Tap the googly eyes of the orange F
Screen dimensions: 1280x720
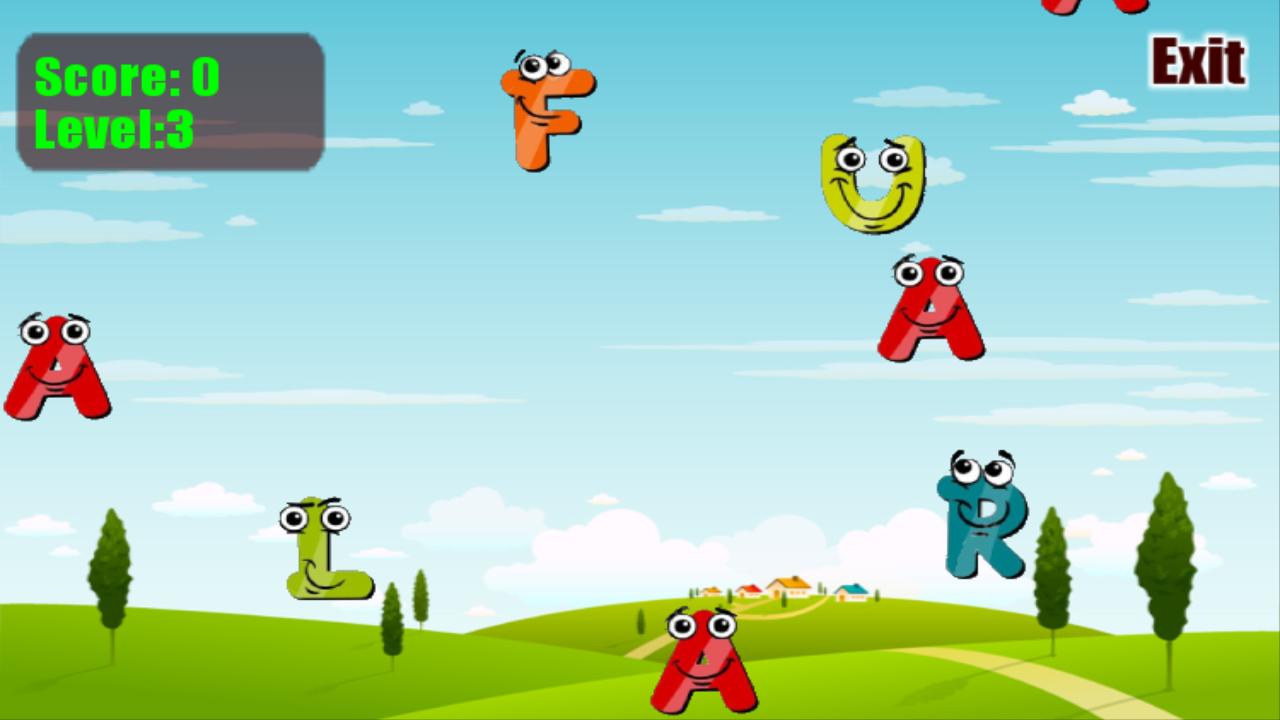click(x=545, y=68)
